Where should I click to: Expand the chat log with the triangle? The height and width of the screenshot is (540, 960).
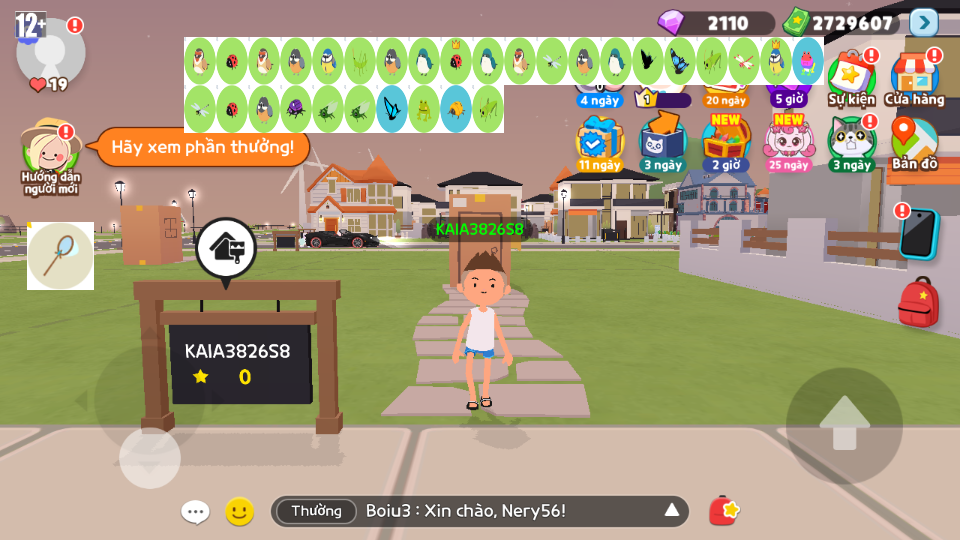click(672, 511)
